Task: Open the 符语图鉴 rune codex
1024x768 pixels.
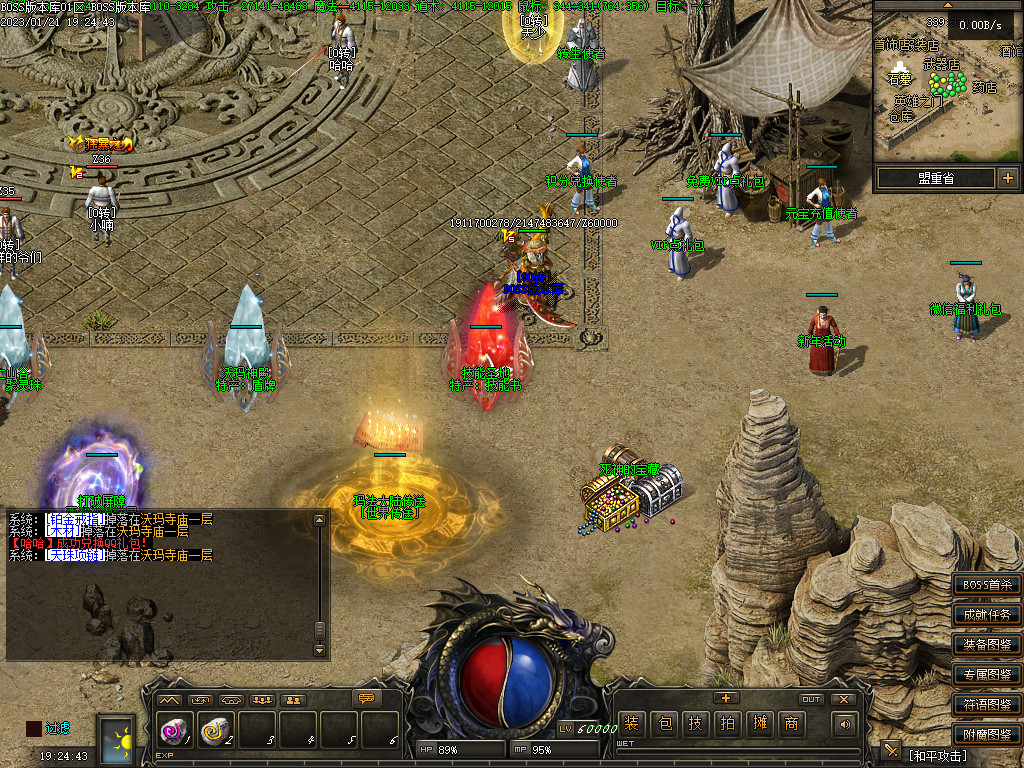Action: click(987, 705)
